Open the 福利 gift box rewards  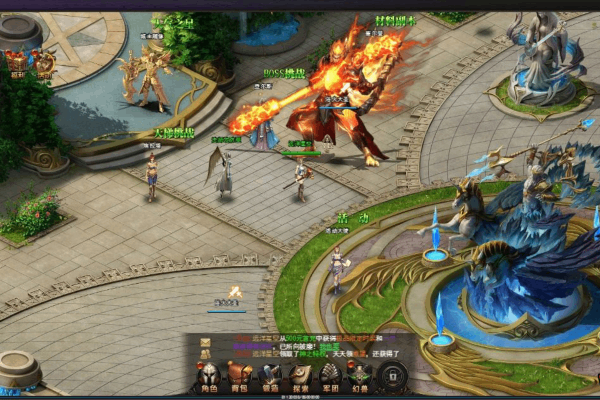(x=17, y=64)
